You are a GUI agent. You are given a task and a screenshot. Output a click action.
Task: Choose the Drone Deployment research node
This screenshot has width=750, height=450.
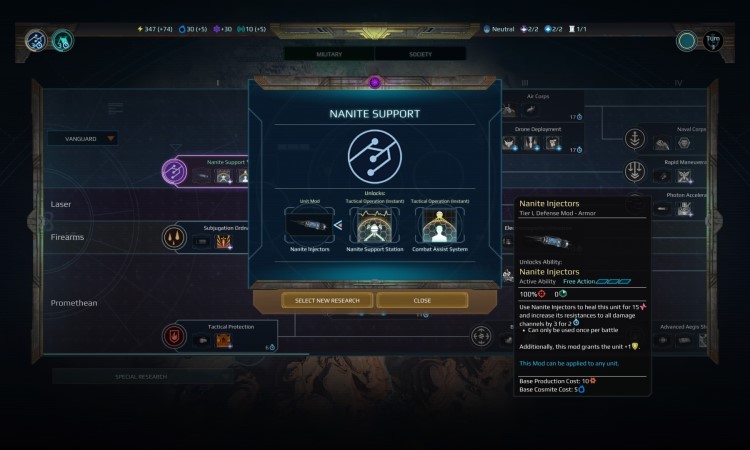click(538, 128)
